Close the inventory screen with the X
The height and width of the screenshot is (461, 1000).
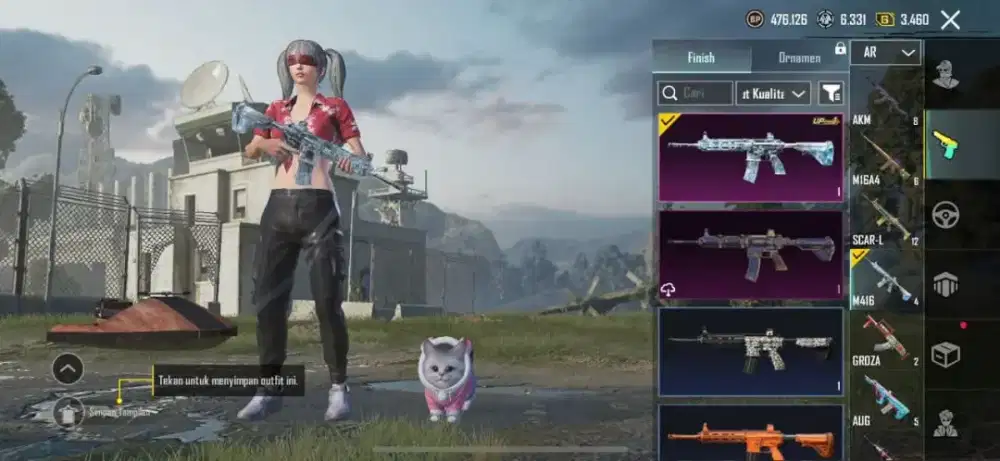950,19
